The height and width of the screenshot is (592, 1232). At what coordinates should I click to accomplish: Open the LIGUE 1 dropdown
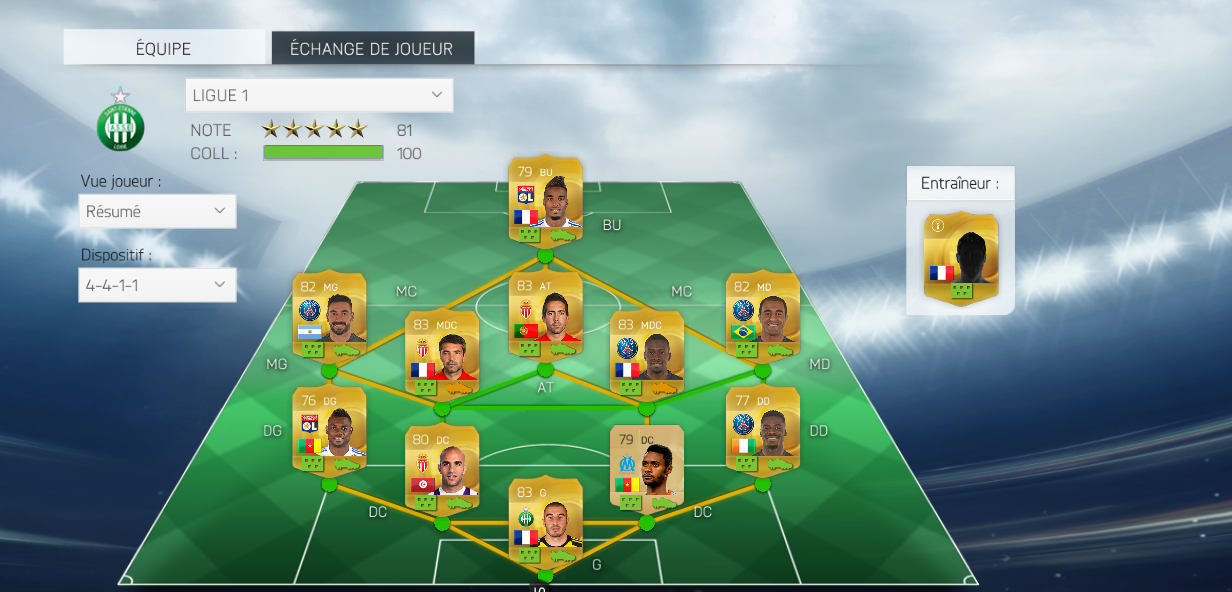pyautogui.click(x=319, y=95)
